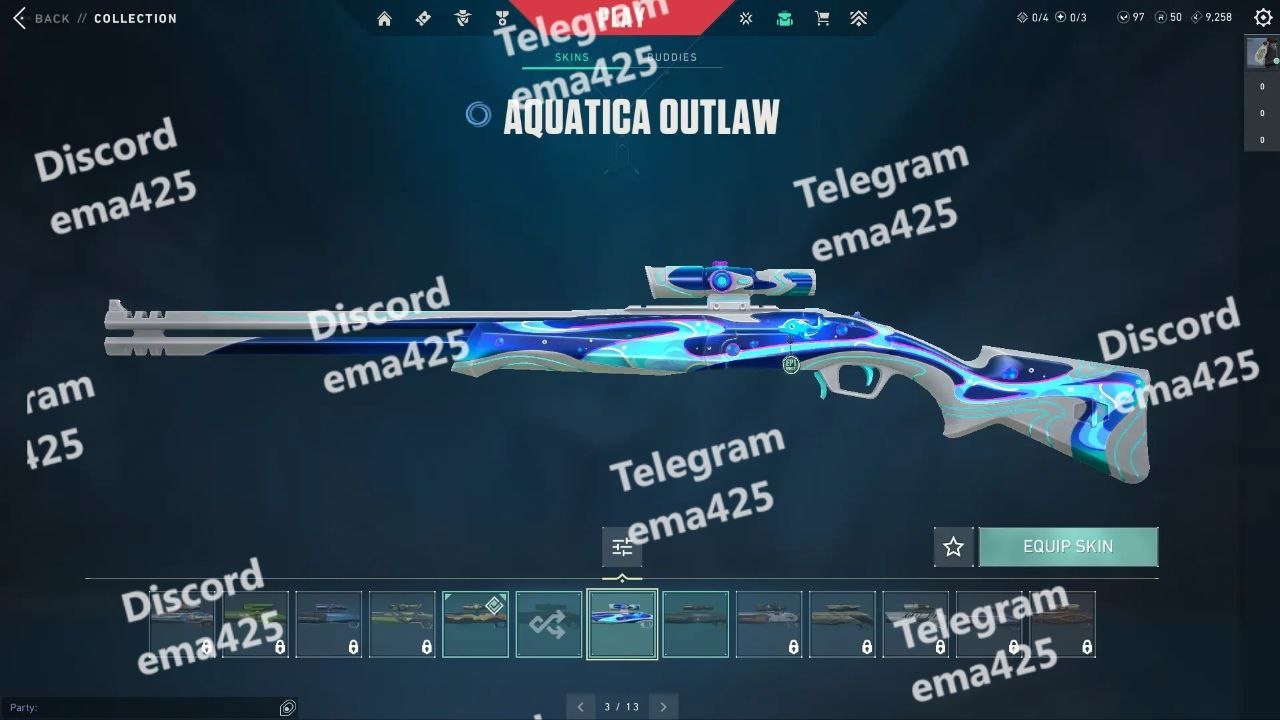Switch to the Skins tab
The height and width of the screenshot is (720, 1280).
pyautogui.click(x=572, y=57)
